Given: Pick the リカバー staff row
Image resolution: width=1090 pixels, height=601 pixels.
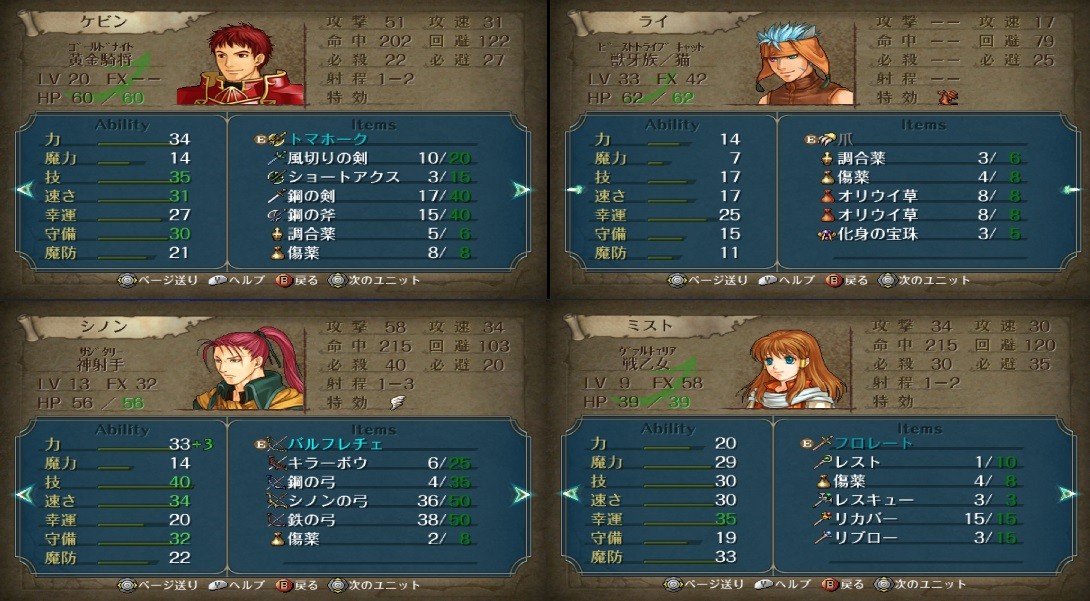Looking at the screenshot, I should pyautogui.click(x=865, y=519).
